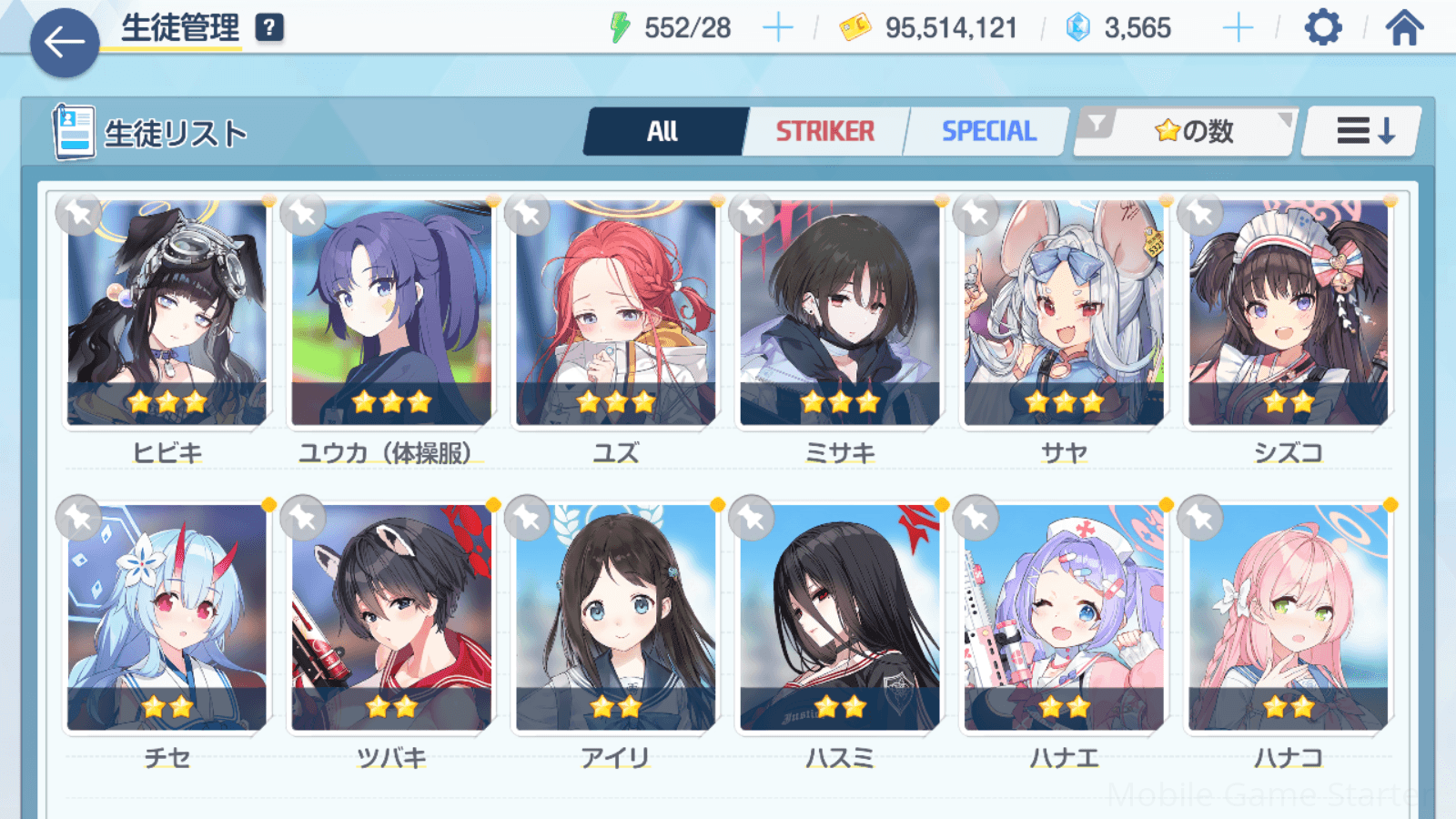The height and width of the screenshot is (819, 1456).
Task: Select student シズコ
Action: point(1288,314)
